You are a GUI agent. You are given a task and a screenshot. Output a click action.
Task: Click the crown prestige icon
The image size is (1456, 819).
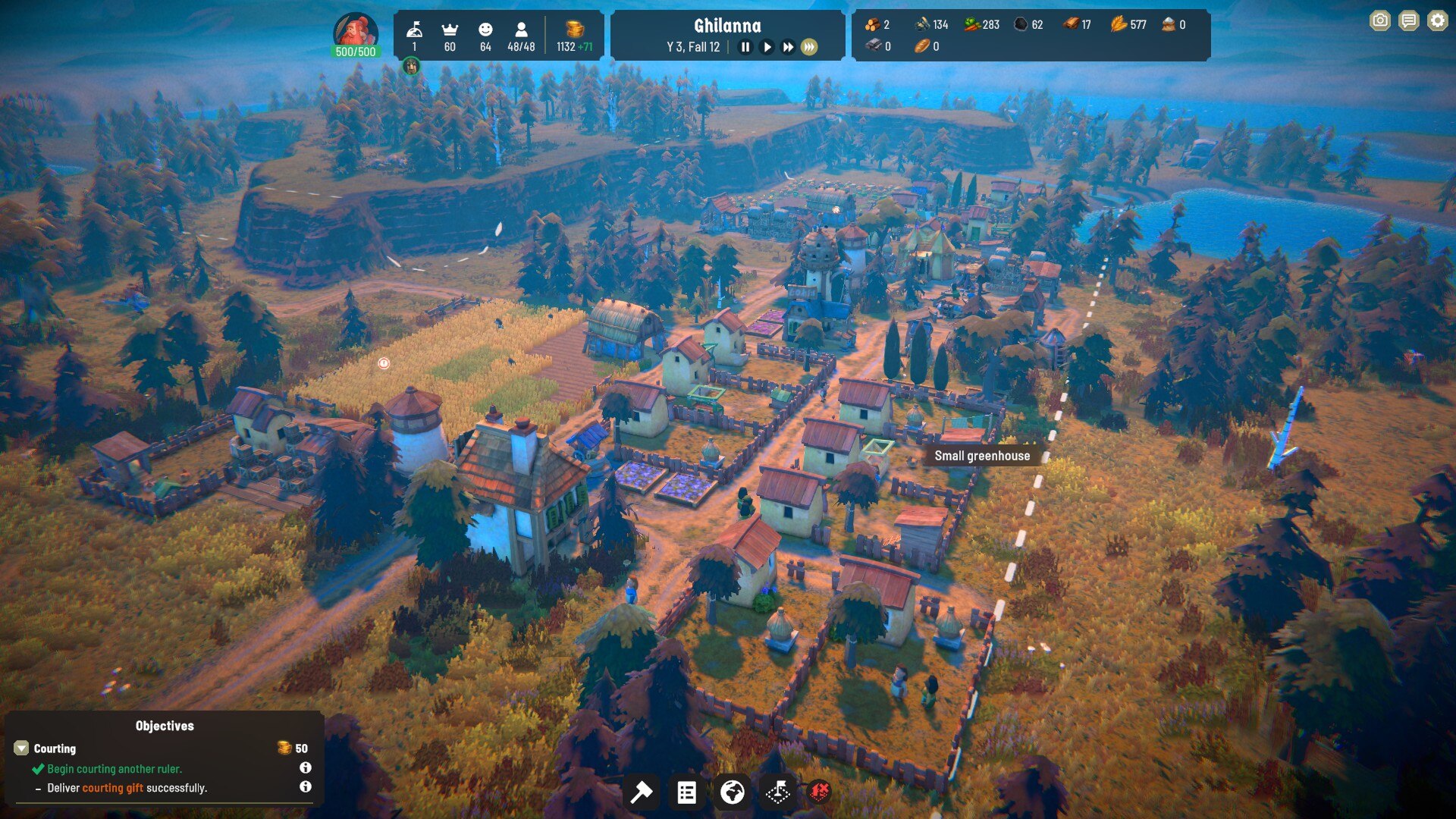click(x=450, y=29)
